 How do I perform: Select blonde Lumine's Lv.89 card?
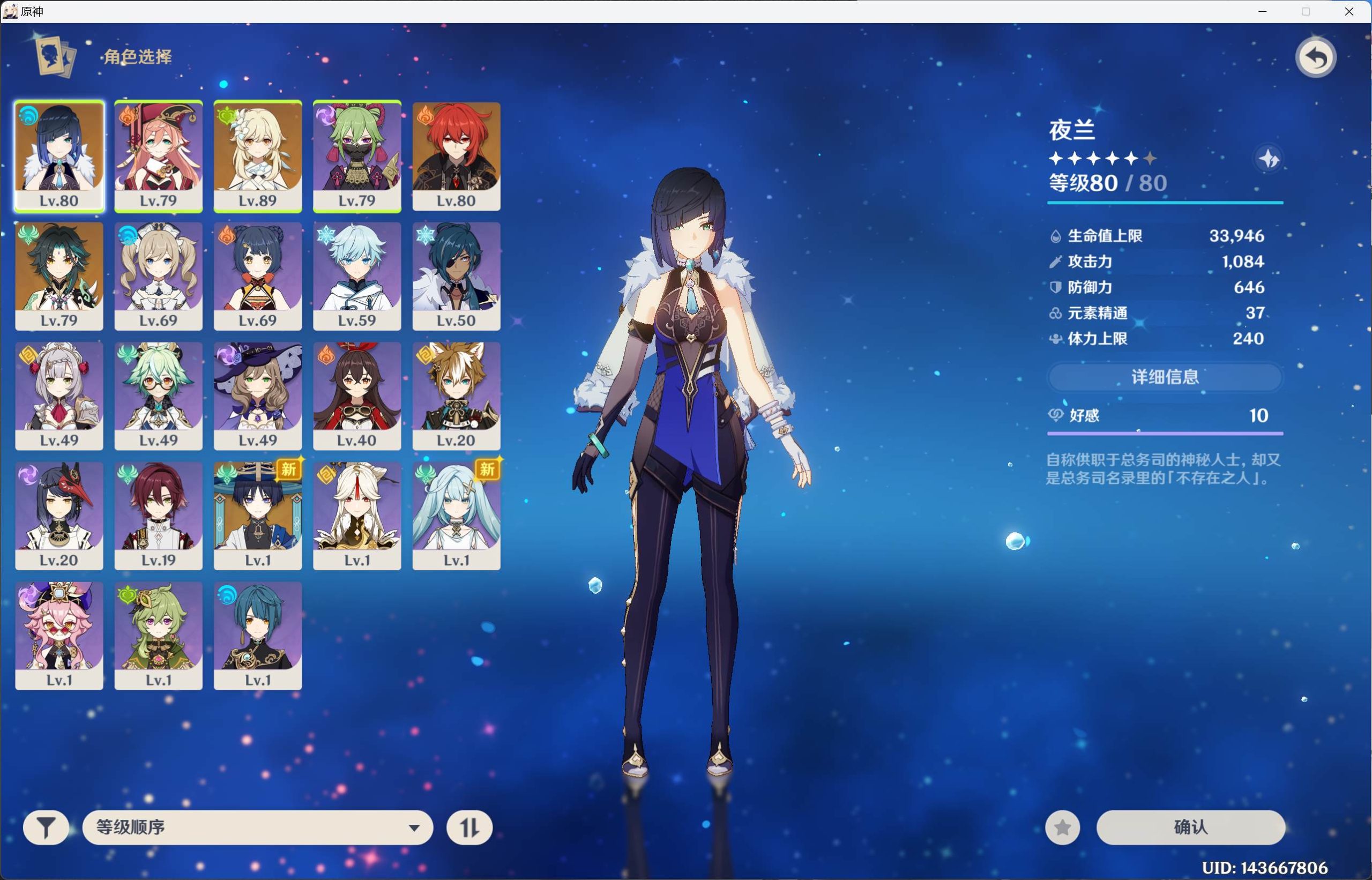[258, 156]
